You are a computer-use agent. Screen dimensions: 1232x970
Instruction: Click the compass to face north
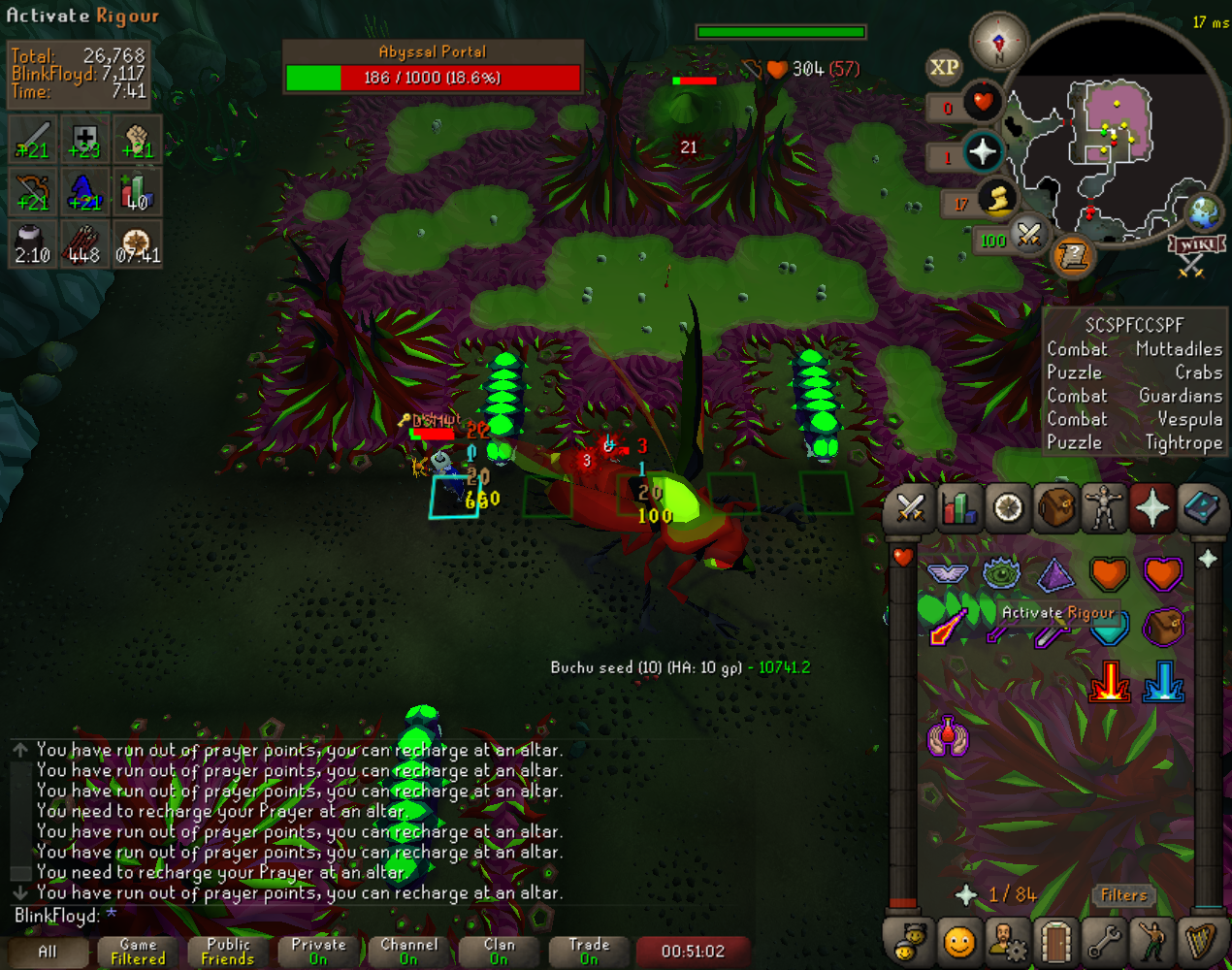pyautogui.click(x=998, y=42)
